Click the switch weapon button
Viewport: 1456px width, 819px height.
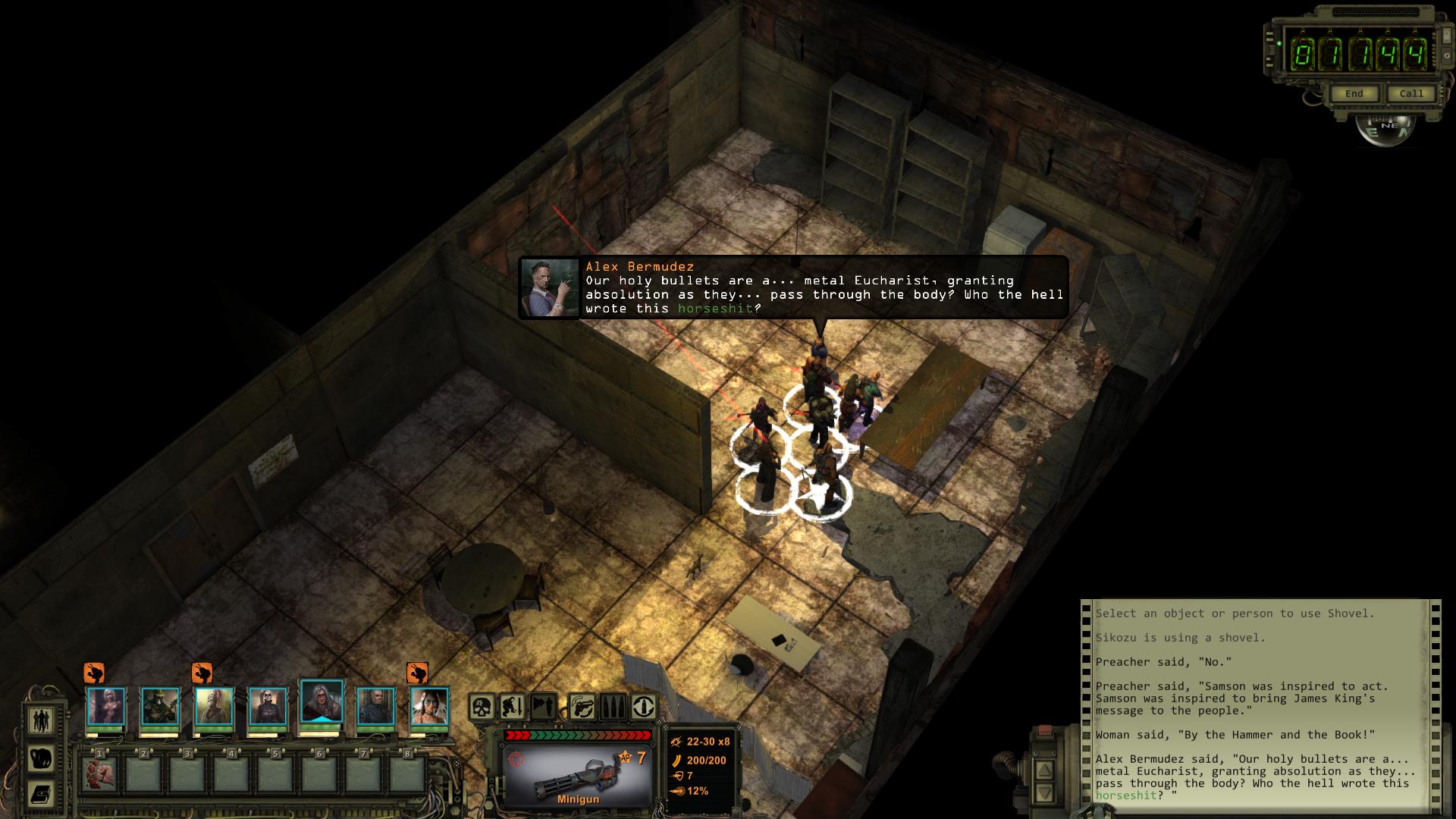582,707
